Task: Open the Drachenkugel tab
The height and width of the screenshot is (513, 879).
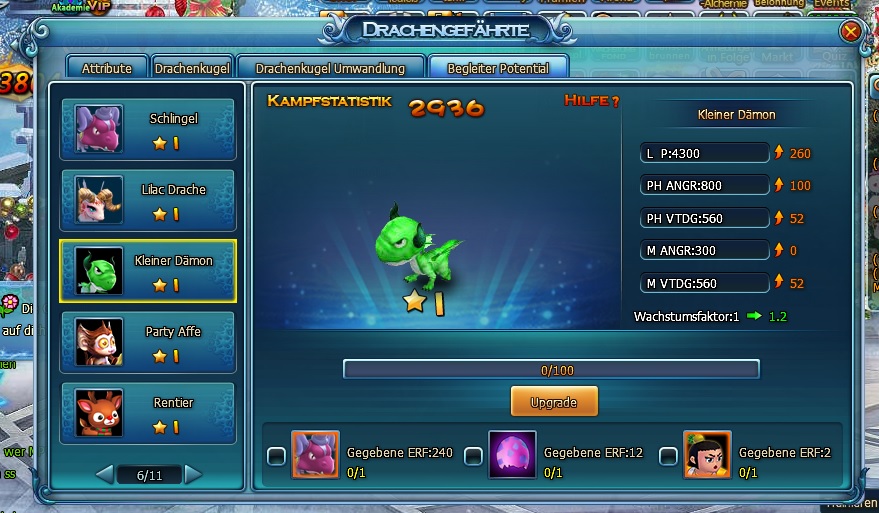Action: 193,68
